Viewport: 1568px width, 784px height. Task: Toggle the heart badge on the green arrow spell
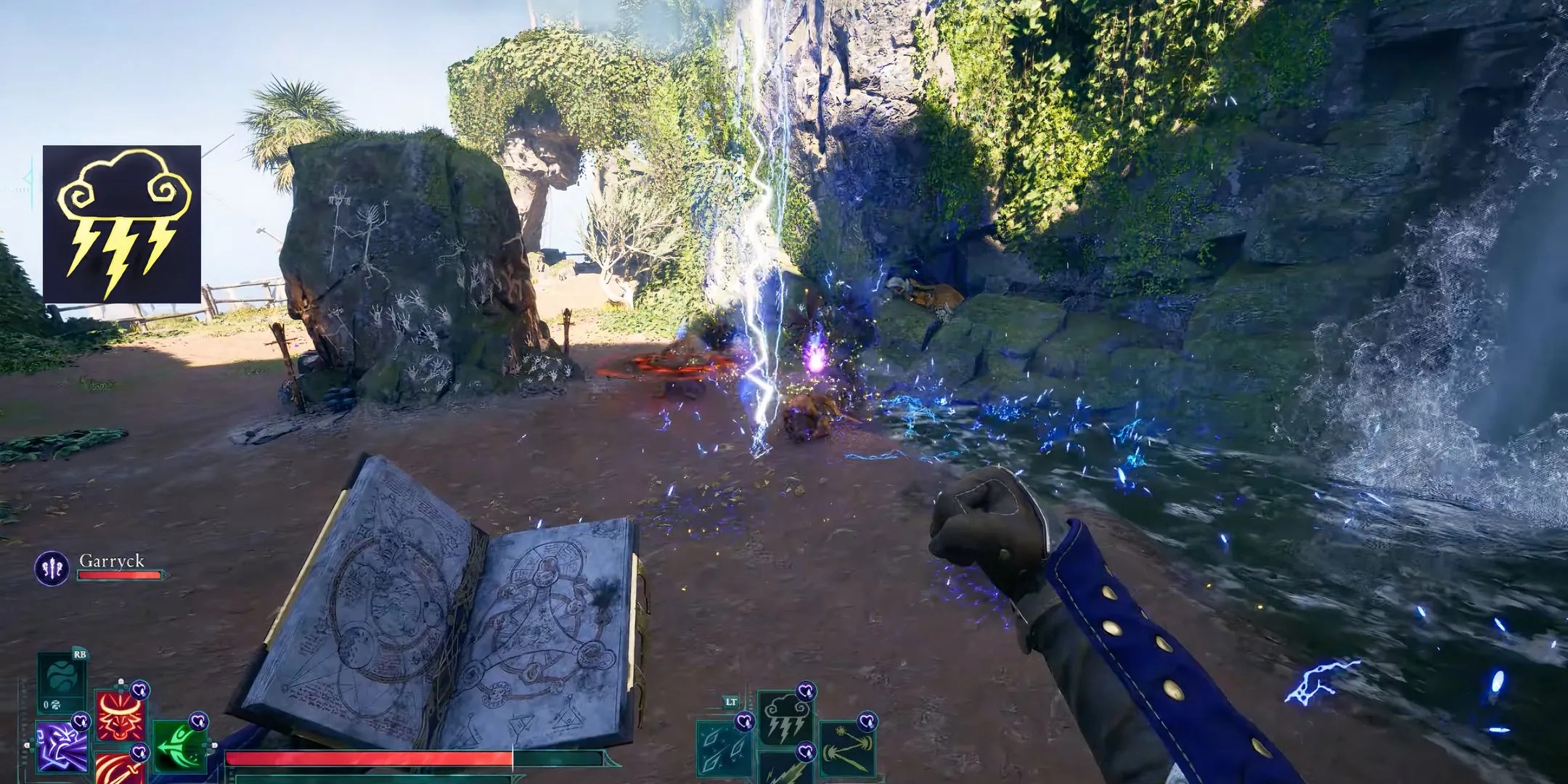197,721
